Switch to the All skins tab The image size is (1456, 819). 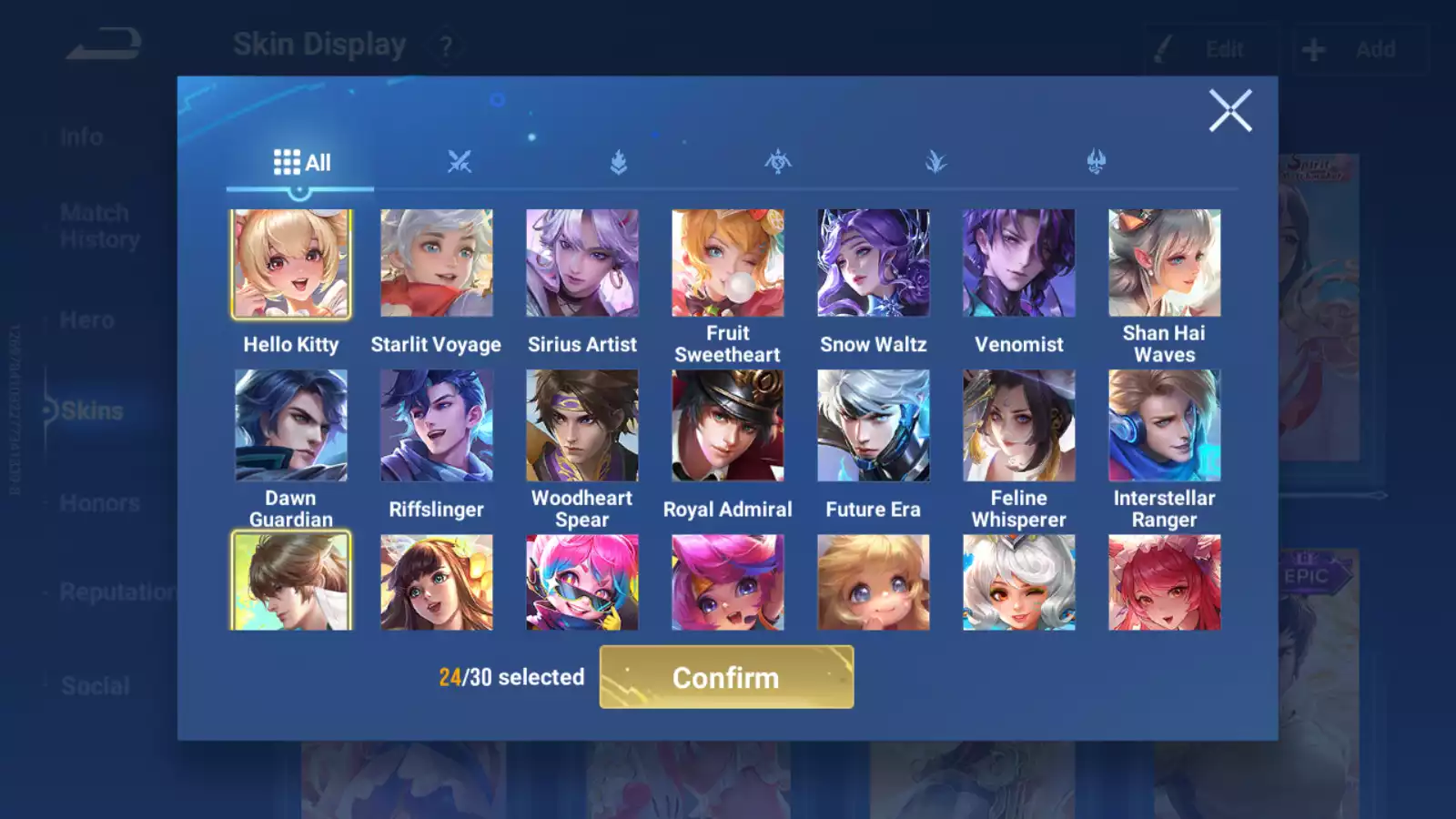pyautogui.click(x=301, y=163)
